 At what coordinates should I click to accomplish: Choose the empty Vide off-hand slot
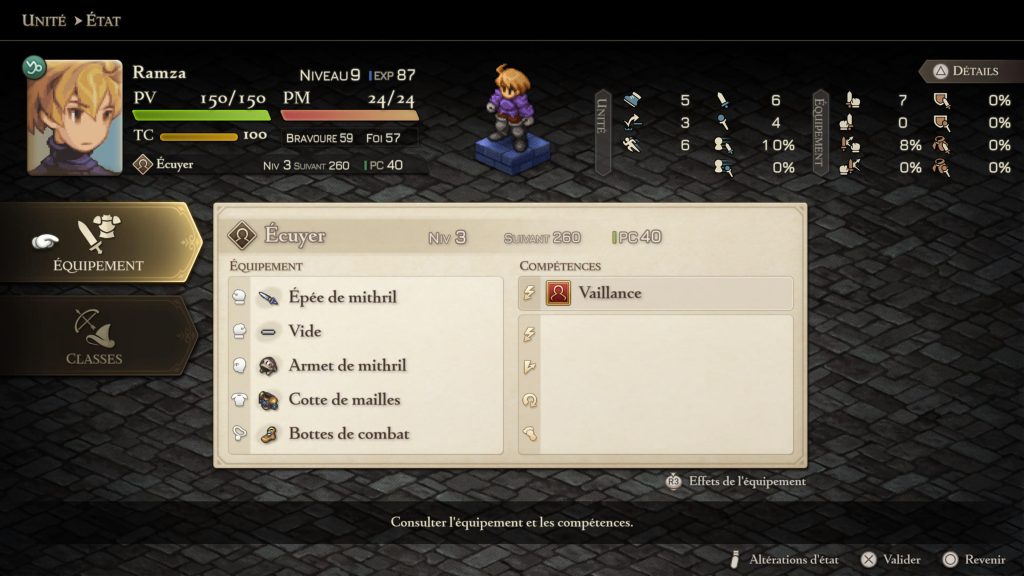coord(305,331)
